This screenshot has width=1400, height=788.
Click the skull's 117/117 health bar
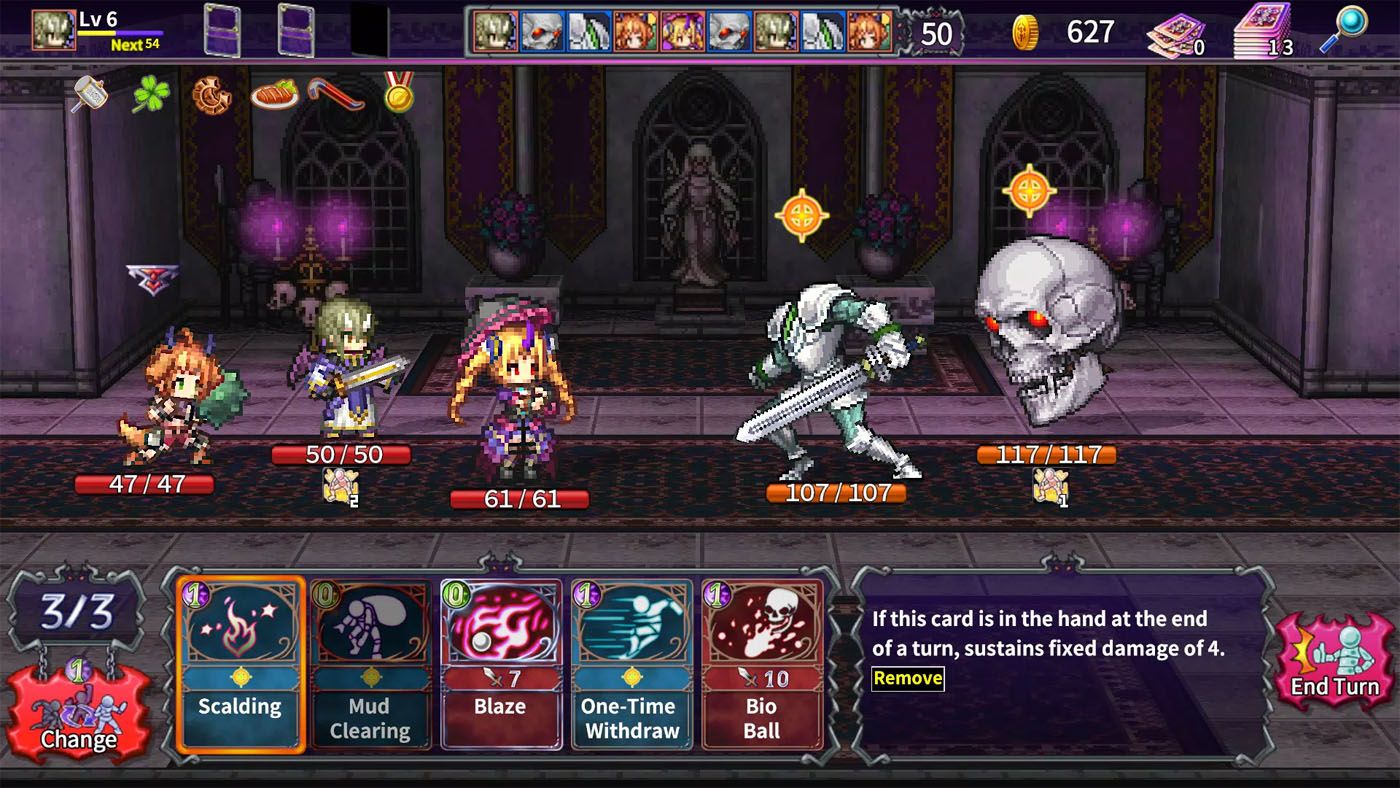click(1046, 454)
